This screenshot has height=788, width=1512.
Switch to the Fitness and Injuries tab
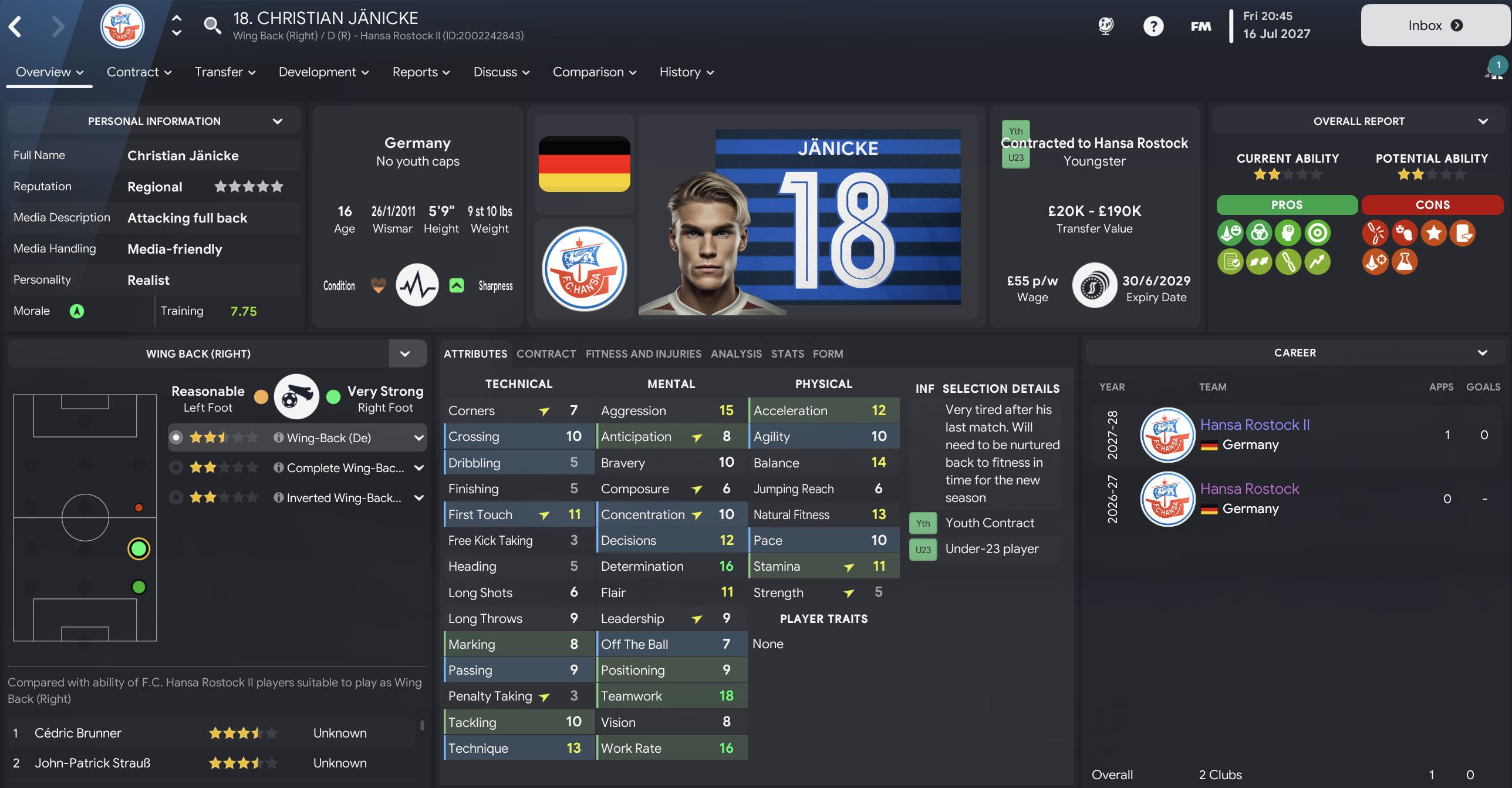click(x=643, y=353)
